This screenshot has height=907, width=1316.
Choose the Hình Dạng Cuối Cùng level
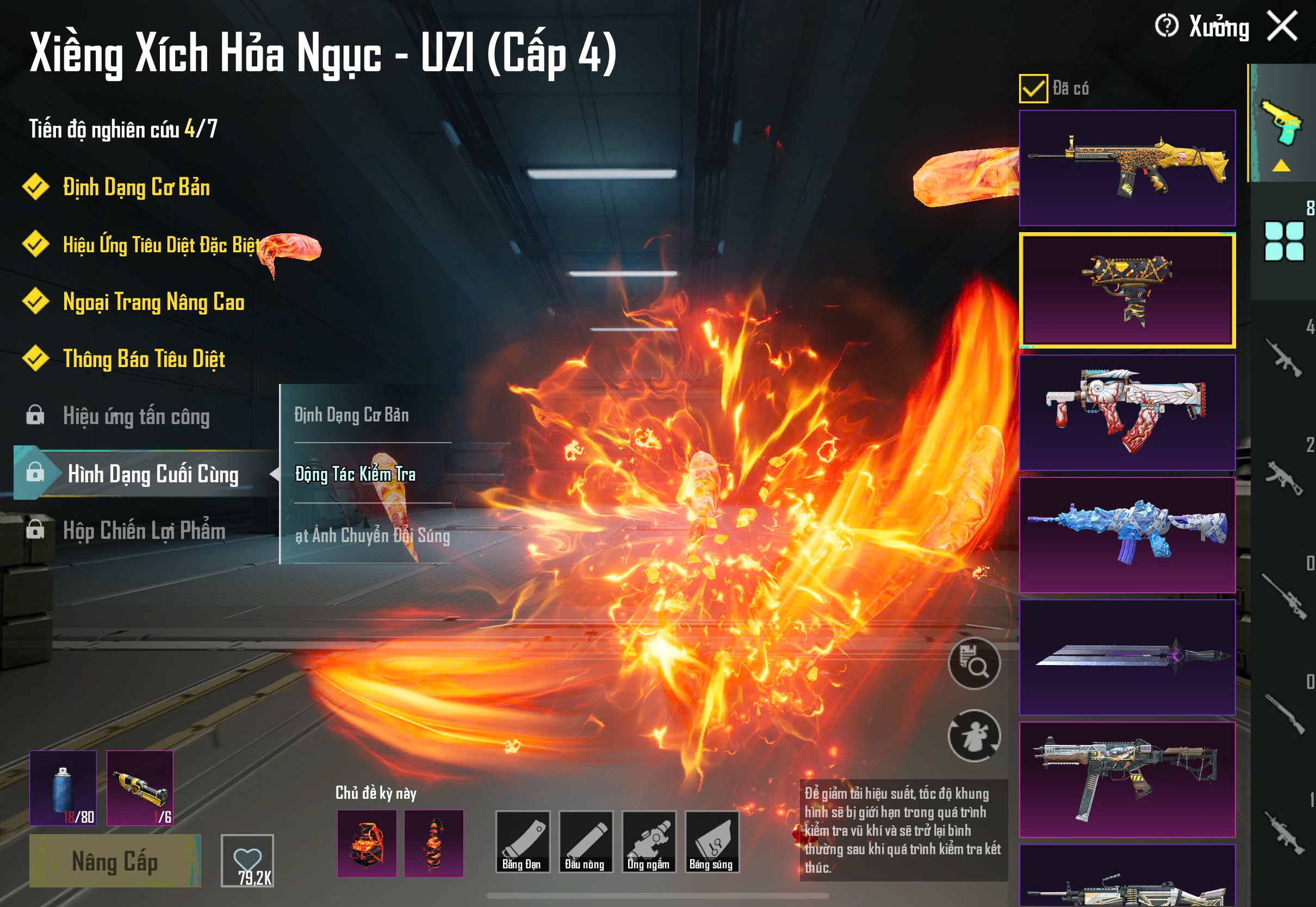pyautogui.click(x=152, y=474)
